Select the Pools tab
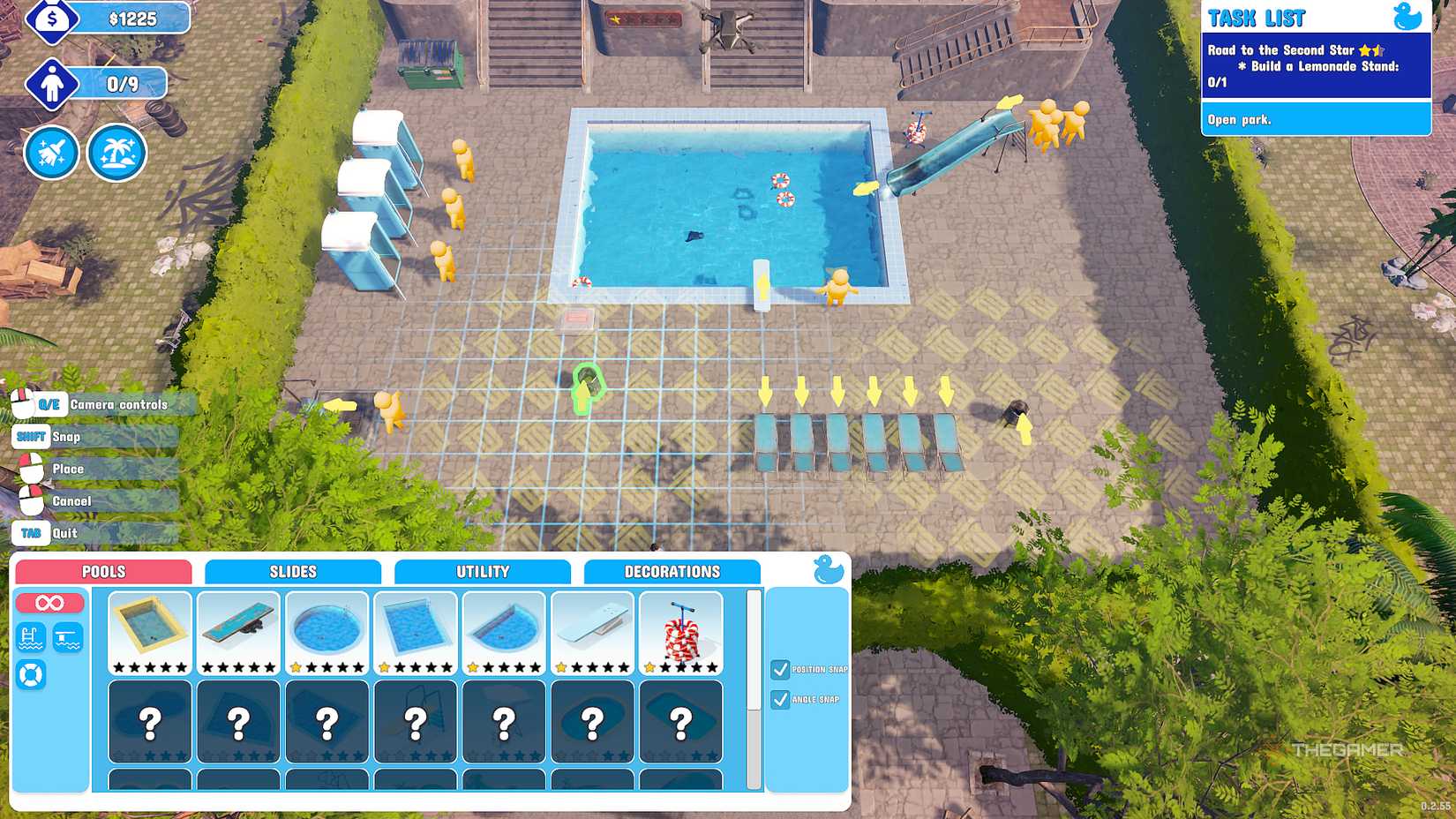Viewport: 1456px width, 819px height. [102, 571]
